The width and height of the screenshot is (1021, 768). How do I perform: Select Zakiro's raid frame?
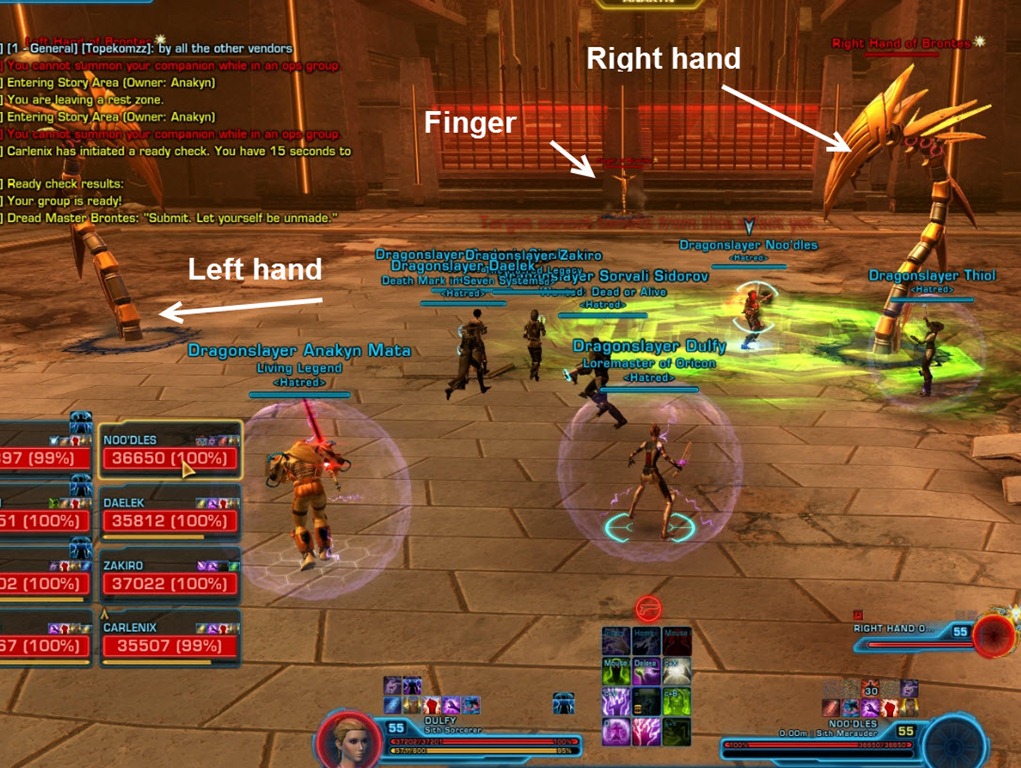170,583
